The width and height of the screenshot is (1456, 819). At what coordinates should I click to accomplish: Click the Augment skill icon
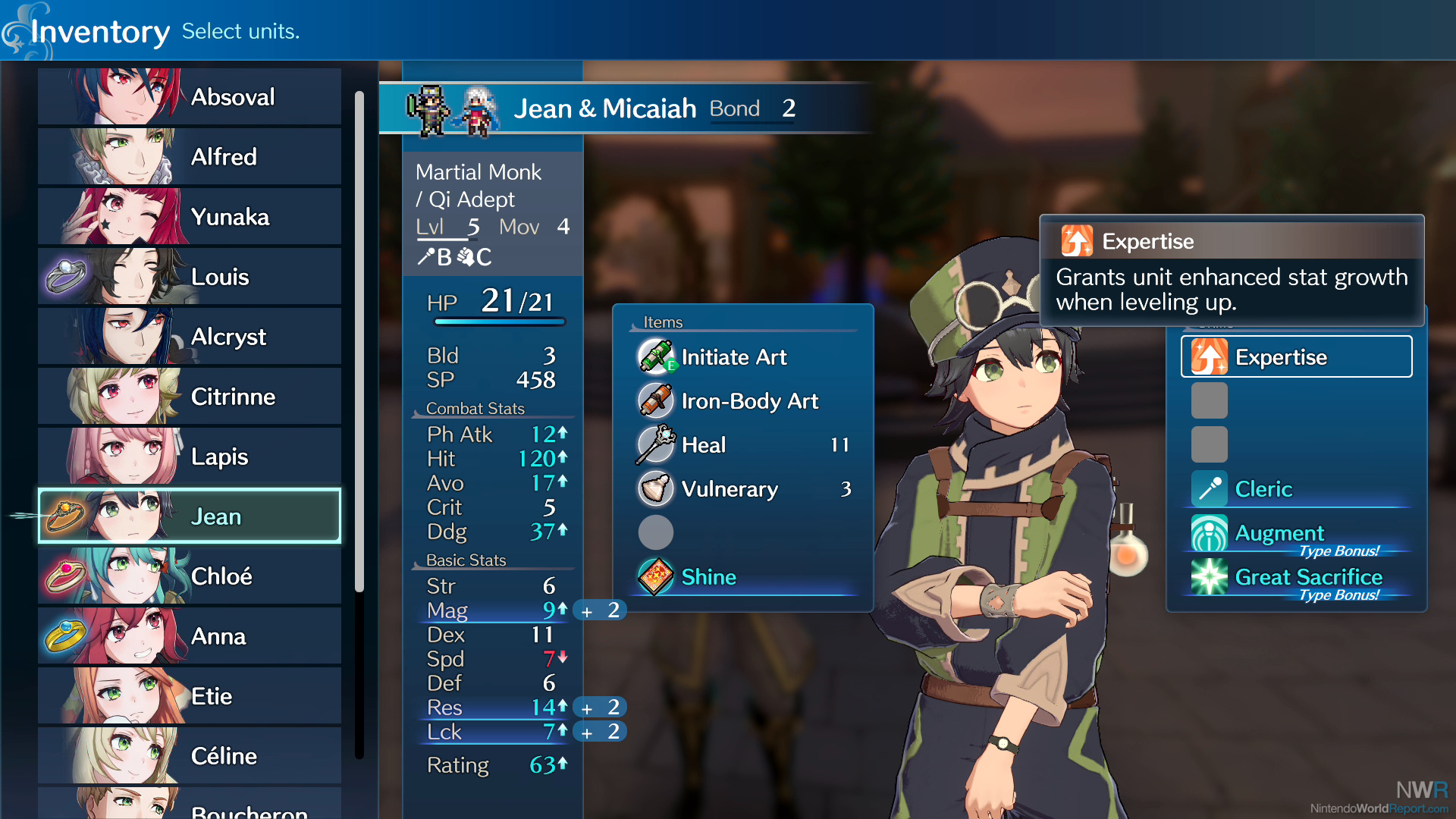pos(1207,533)
